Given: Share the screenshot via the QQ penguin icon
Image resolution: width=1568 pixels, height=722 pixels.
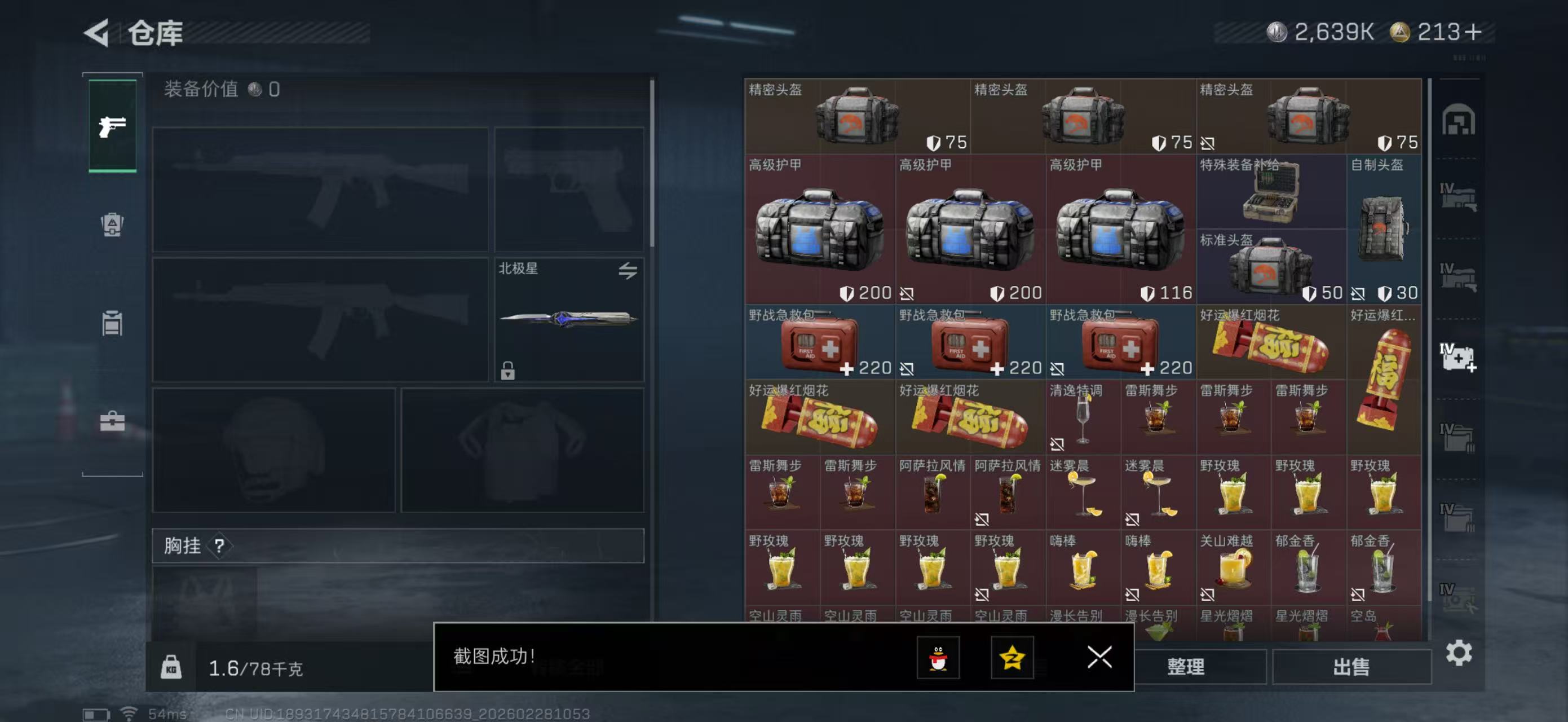Looking at the screenshot, I should coord(938,658).
